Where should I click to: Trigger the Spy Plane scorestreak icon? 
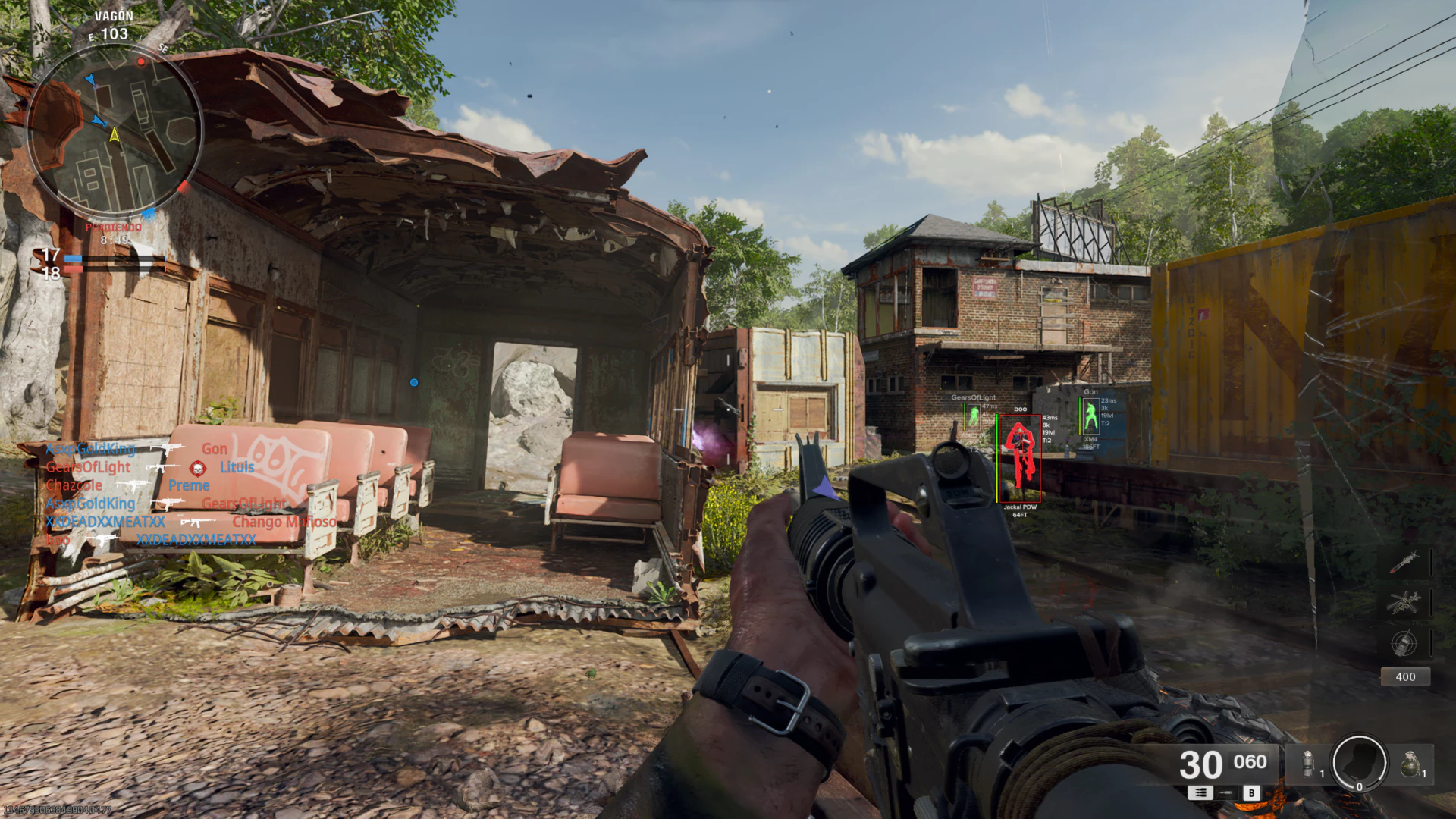click(x=1404, y=645)
